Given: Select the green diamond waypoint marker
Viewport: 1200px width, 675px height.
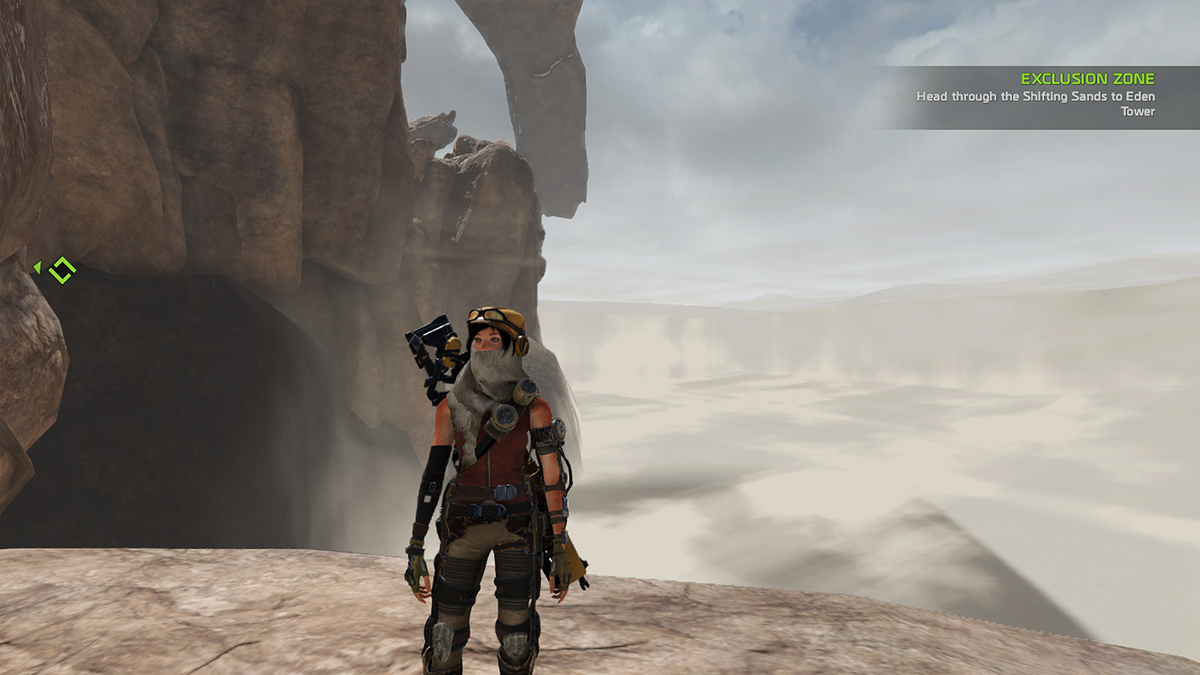Looking at the screenshot, I should [62, 269].
